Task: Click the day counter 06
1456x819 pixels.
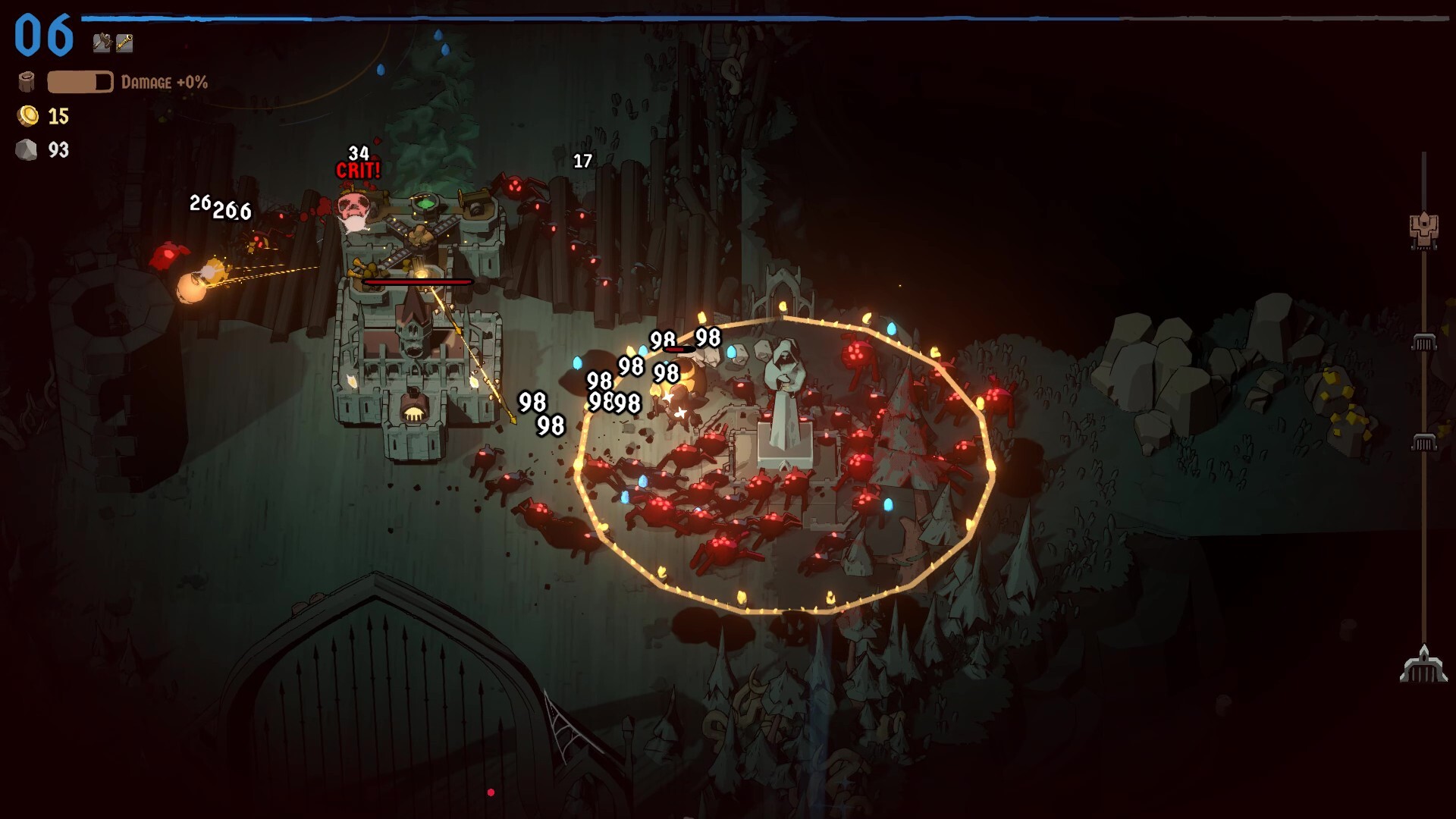Action: tap(42, 34)
